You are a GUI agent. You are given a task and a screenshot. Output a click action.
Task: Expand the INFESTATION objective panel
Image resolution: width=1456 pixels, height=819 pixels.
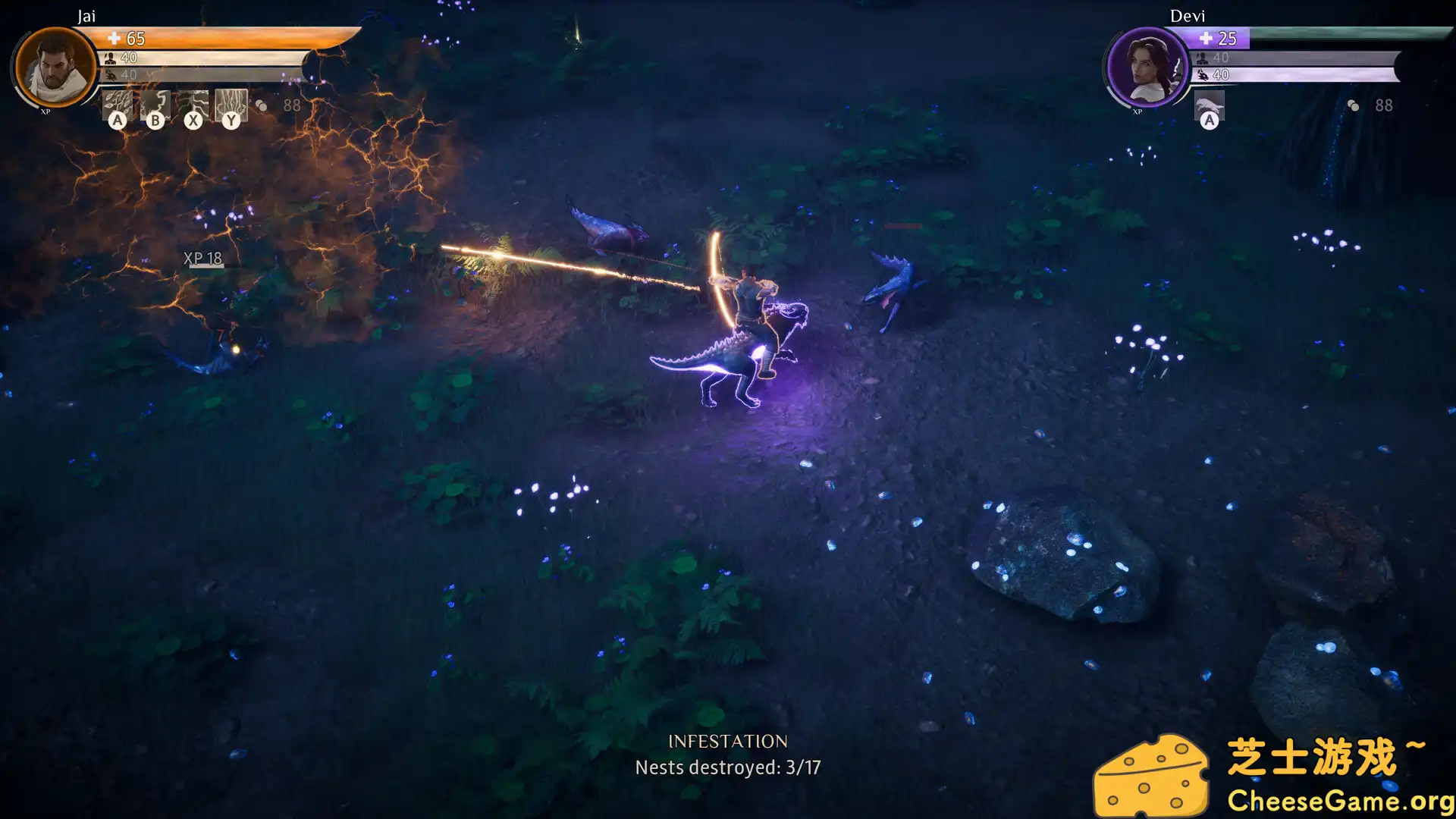click(730, 755)
